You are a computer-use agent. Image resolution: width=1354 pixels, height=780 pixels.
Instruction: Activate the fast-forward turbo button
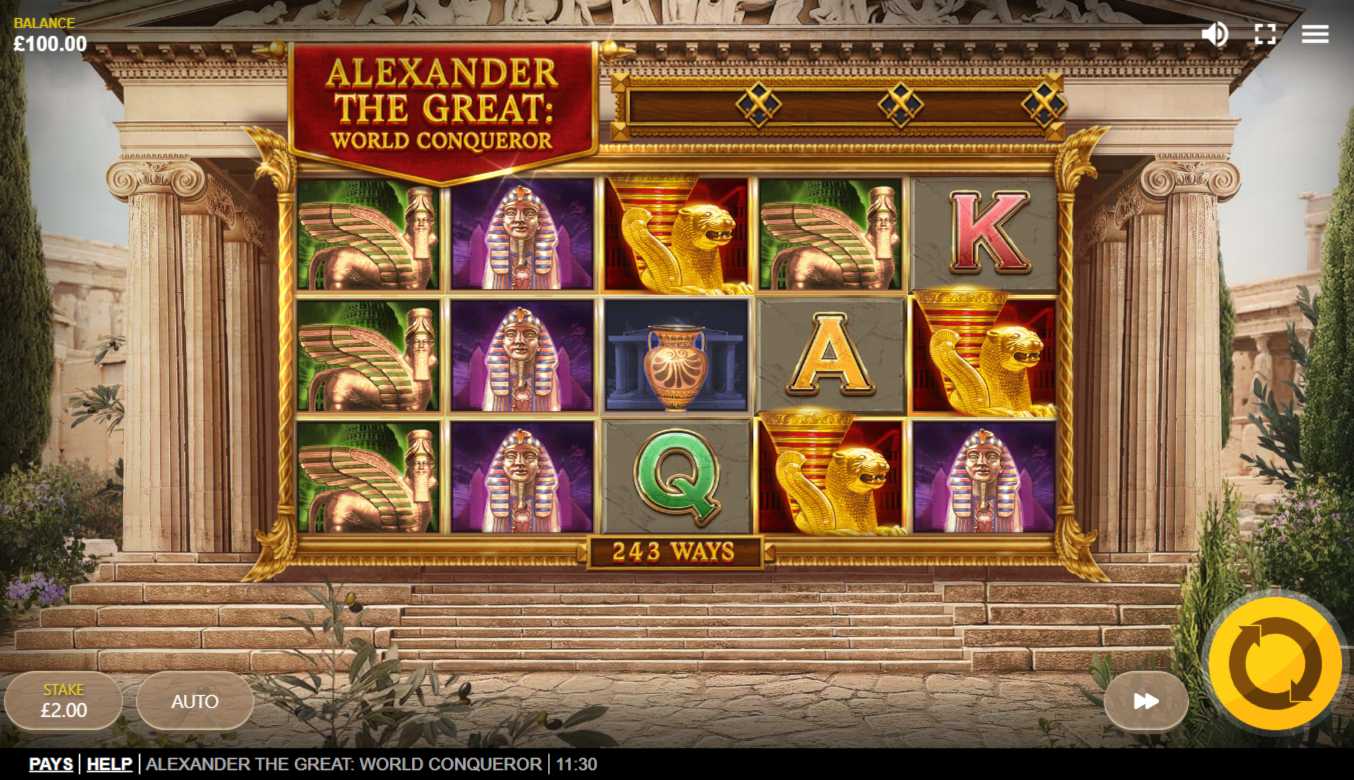coord(1146,701)
